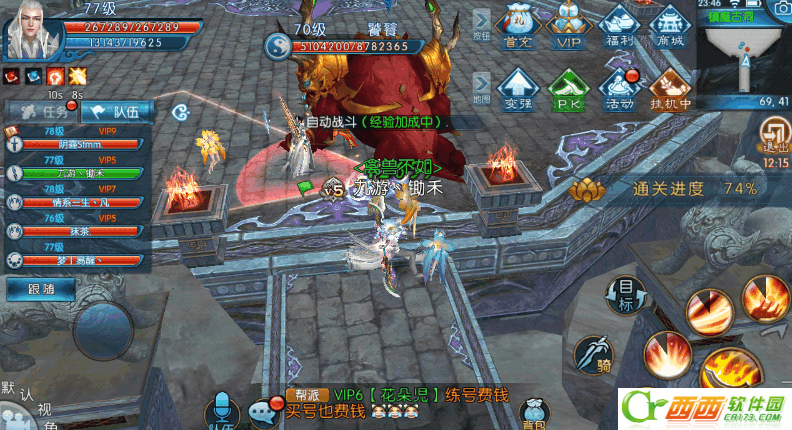
Task: Select team member 抹茶
Action: point(78,231)
